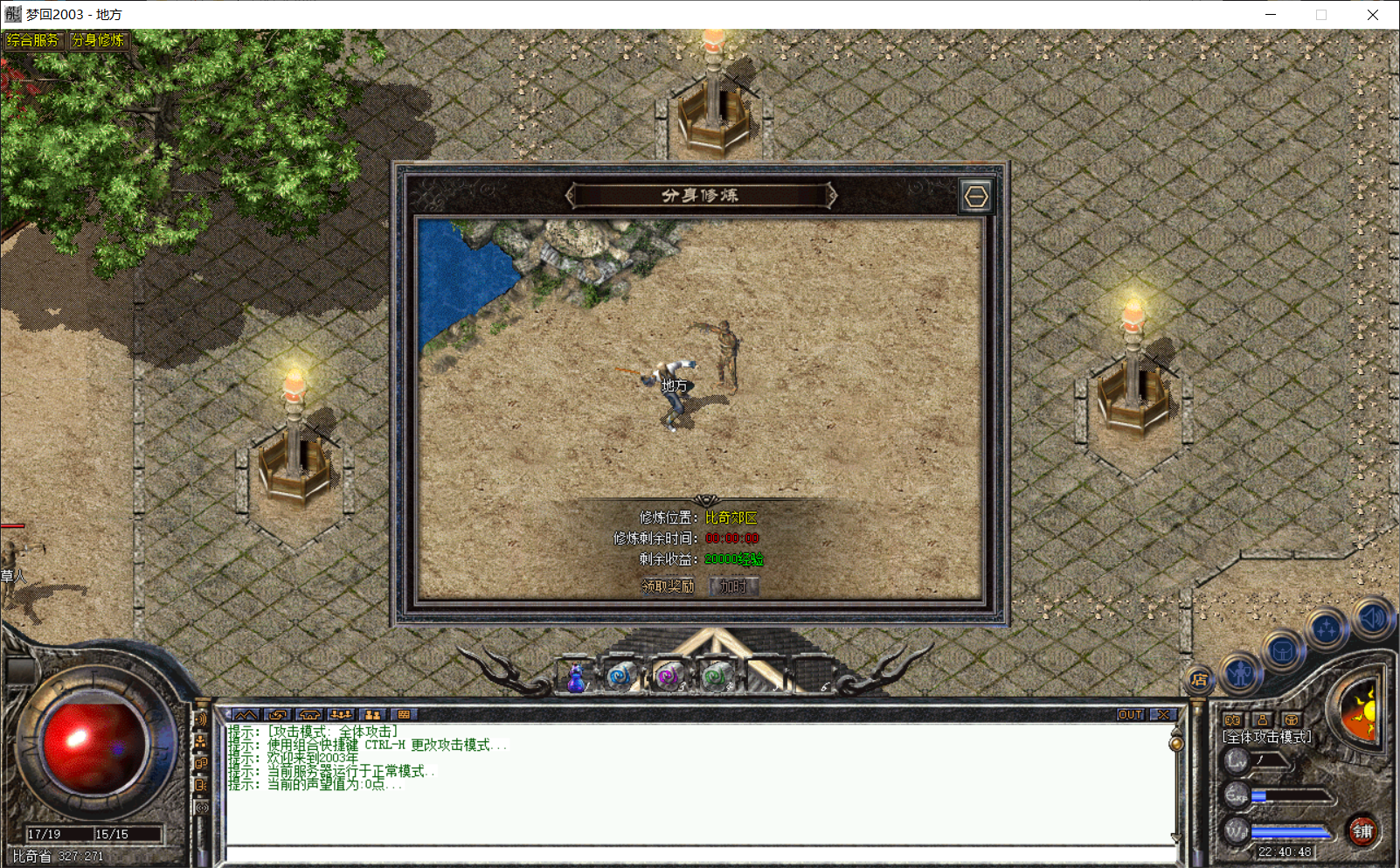The width and height of the screenshot is (1400, 868).
Task: Click the small person icon near attack mode label
Action: (1263, 719)
